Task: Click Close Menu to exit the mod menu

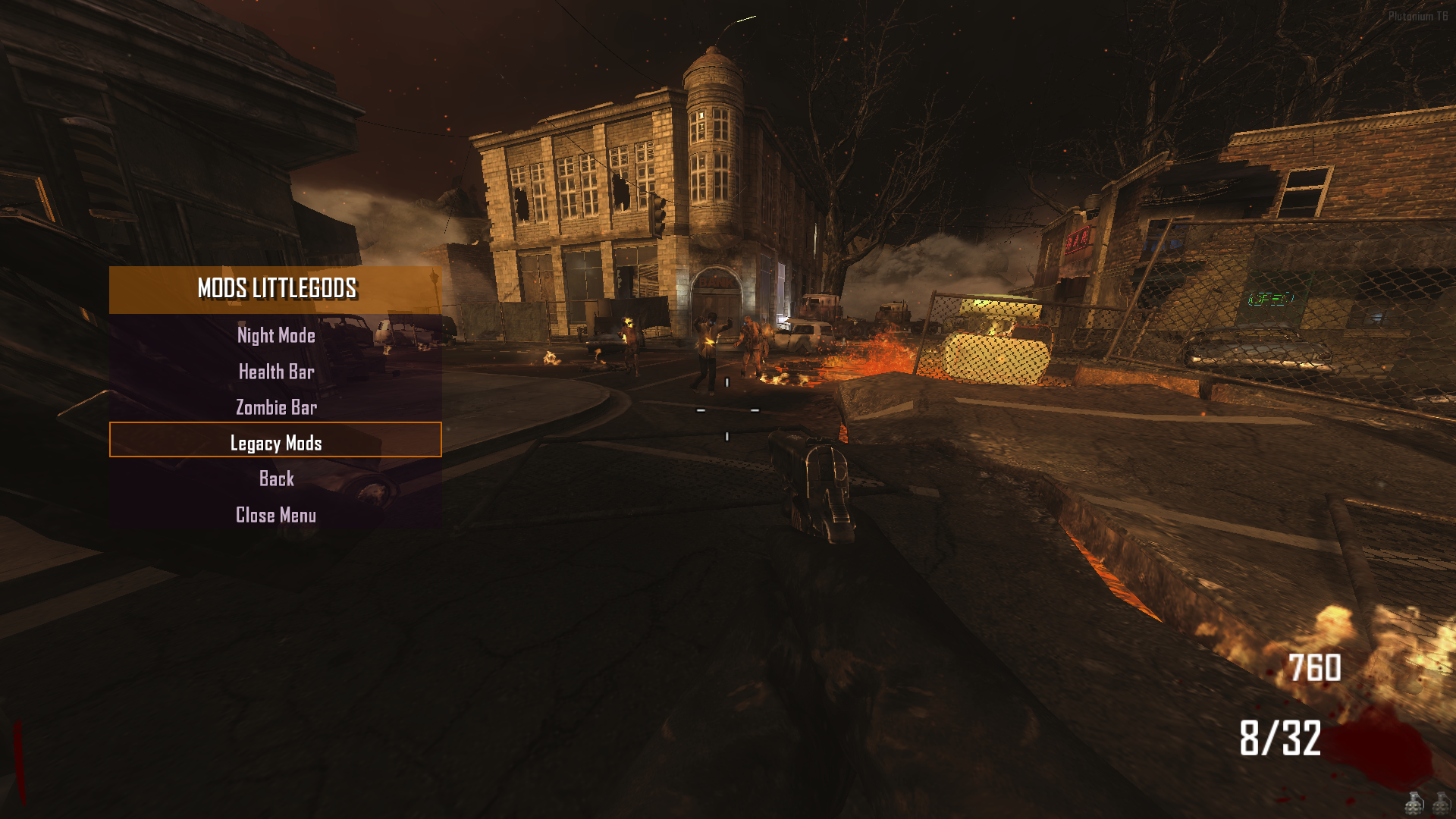Action: point(276,514)
